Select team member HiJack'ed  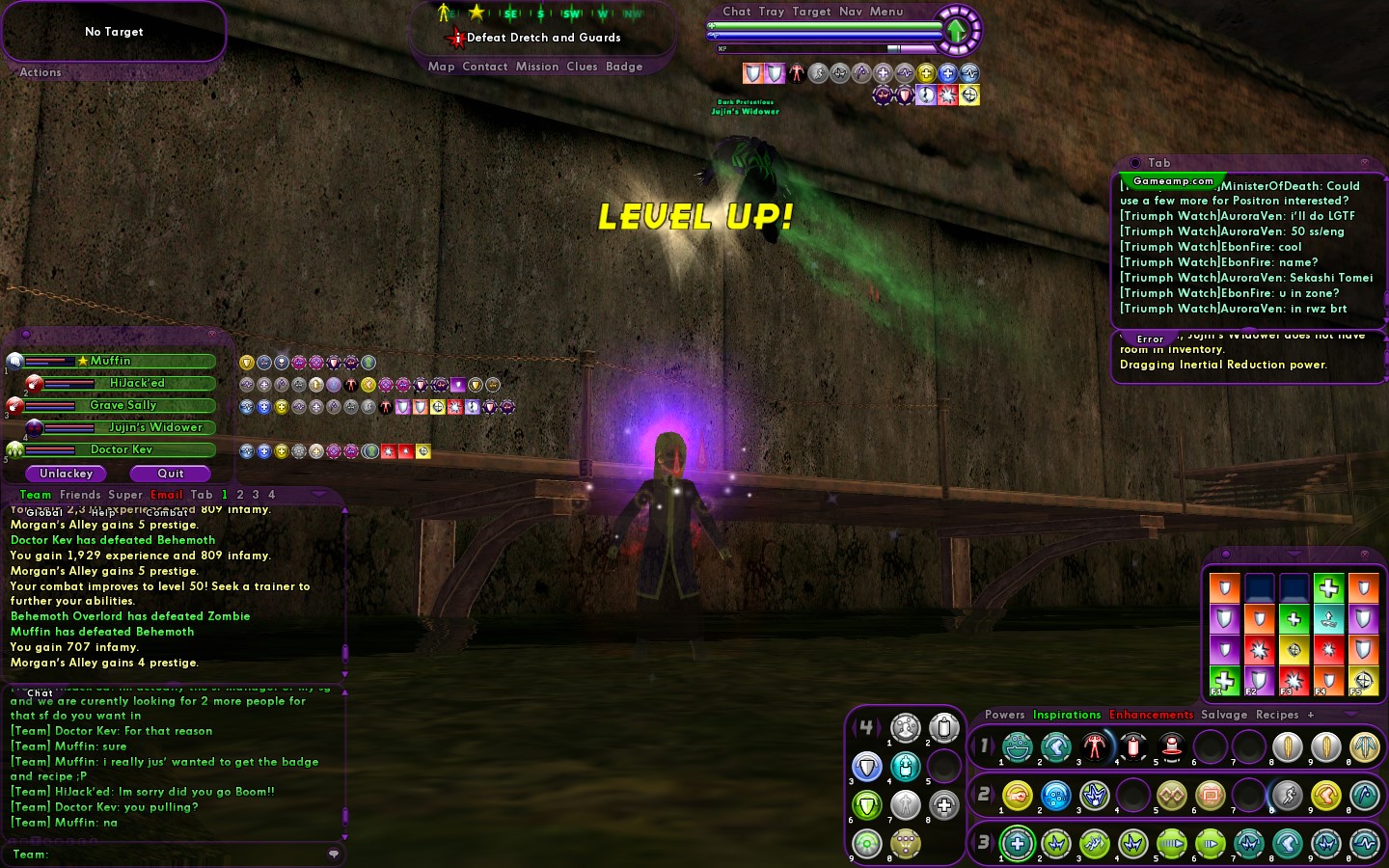pos(137,383)
